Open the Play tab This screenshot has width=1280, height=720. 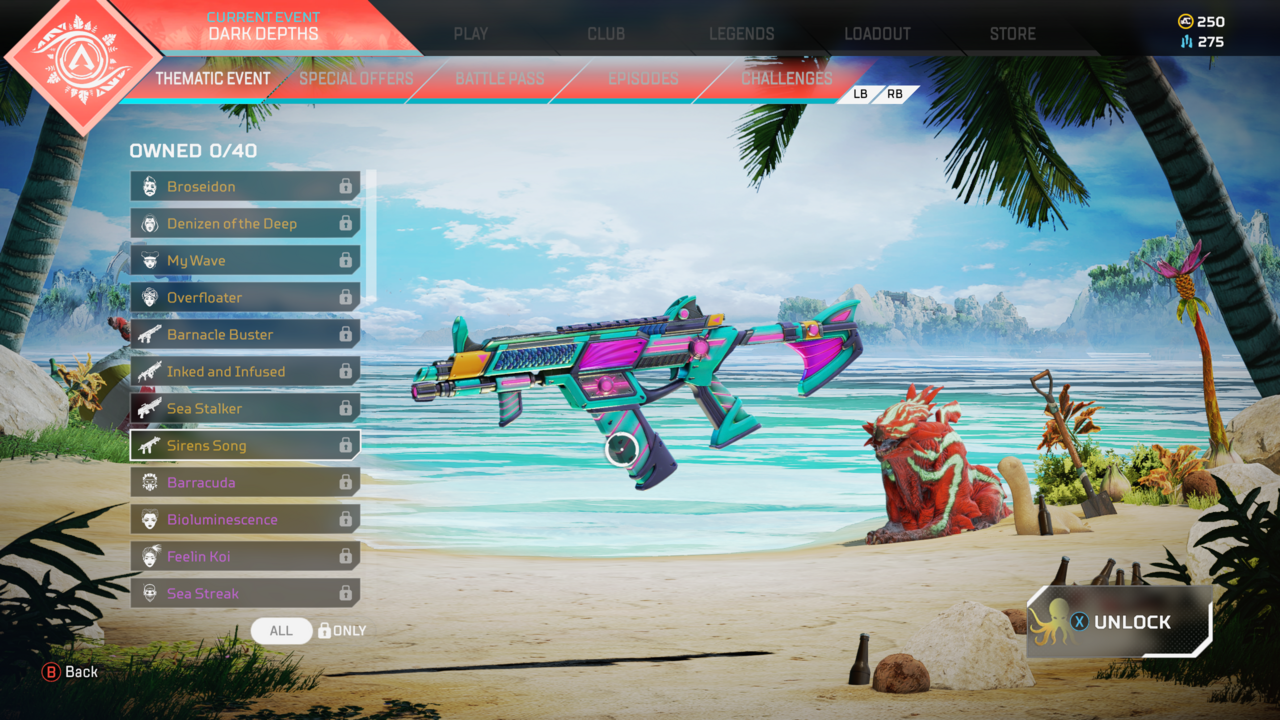470,33
